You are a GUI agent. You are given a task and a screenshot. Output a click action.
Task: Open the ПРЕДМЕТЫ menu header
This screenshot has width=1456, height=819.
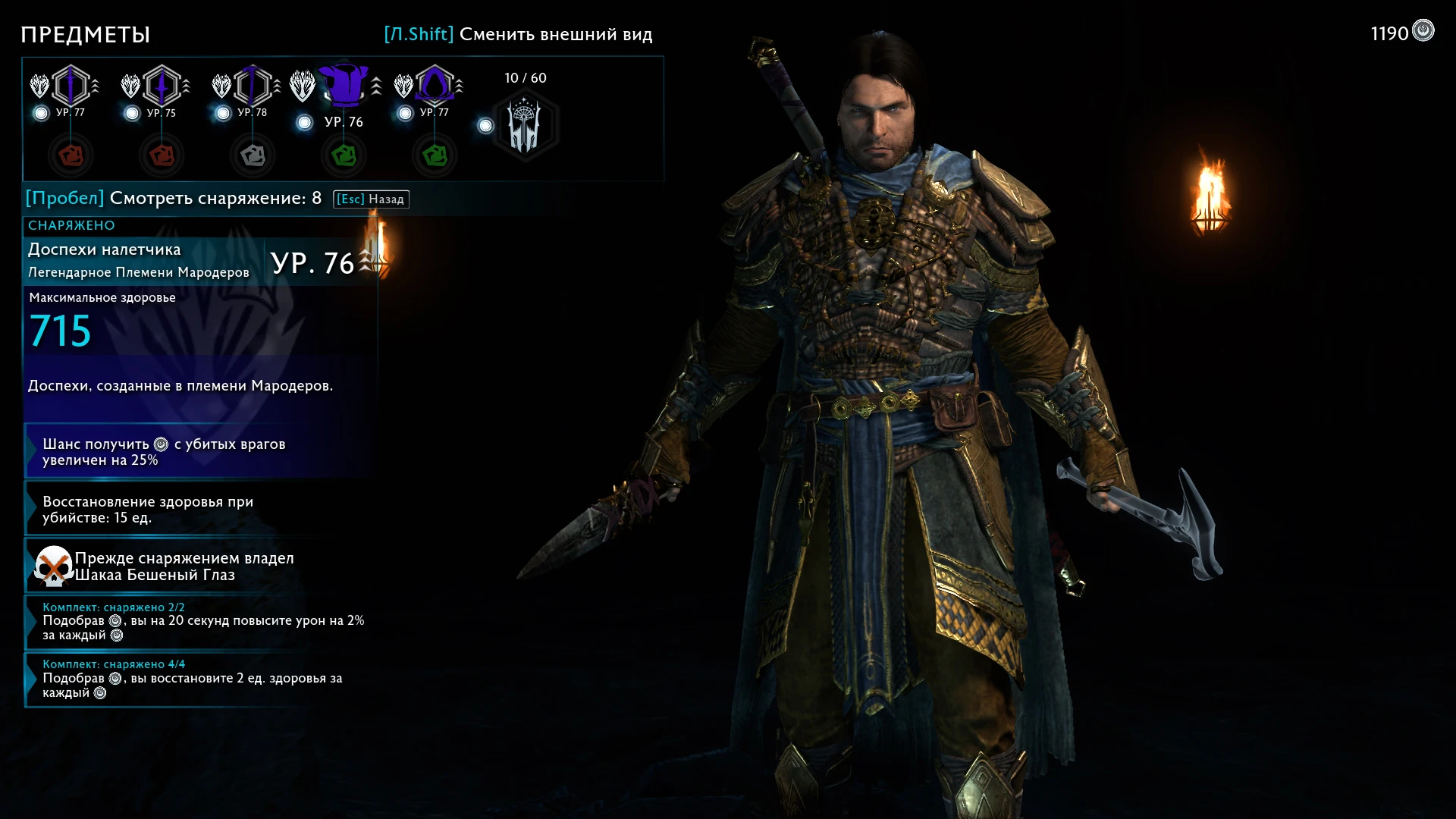pyautogui.click(x=86, y=34)
